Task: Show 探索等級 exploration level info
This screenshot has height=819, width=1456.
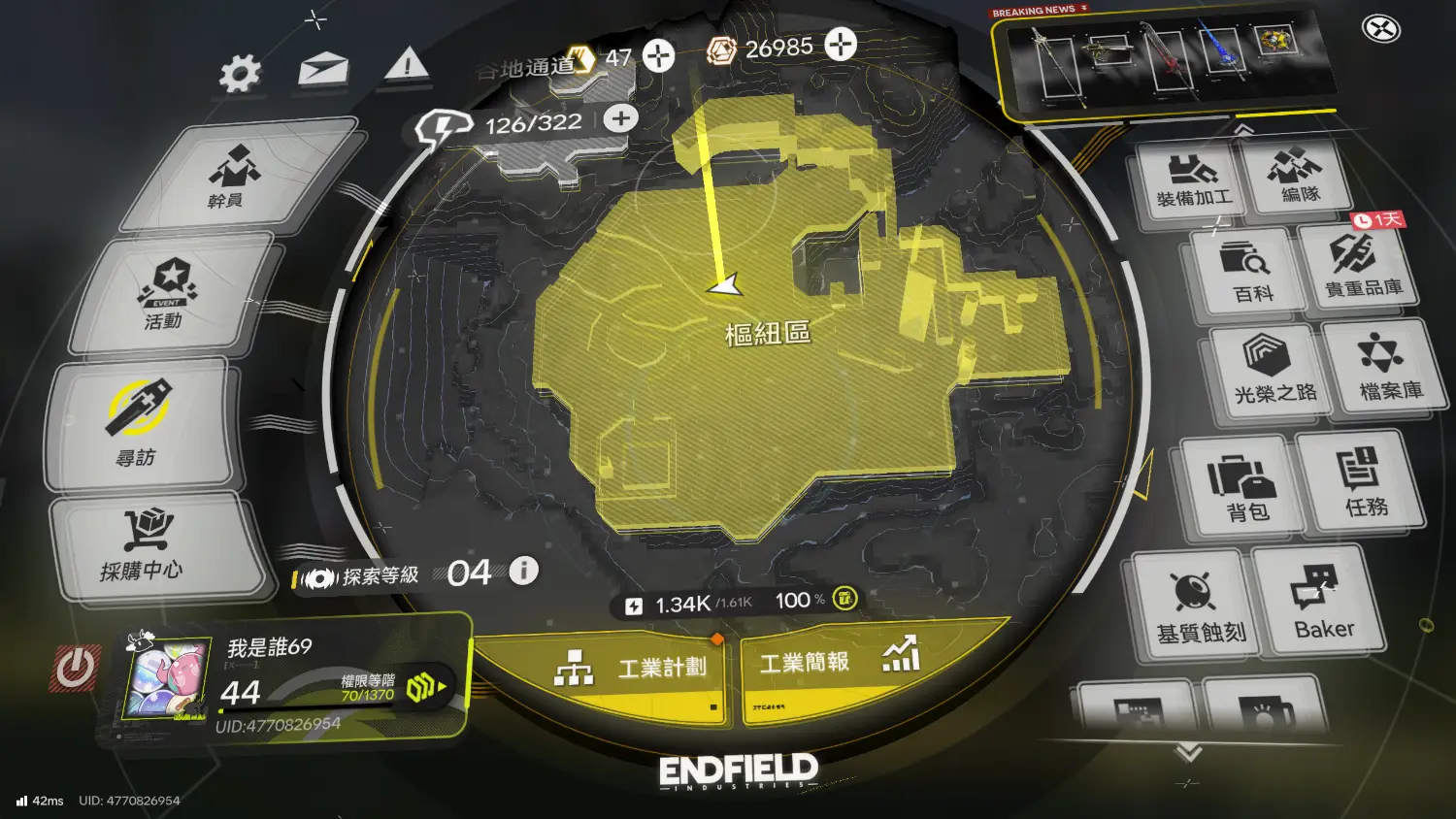Action: pyautogui.click(x=524, y=571)
